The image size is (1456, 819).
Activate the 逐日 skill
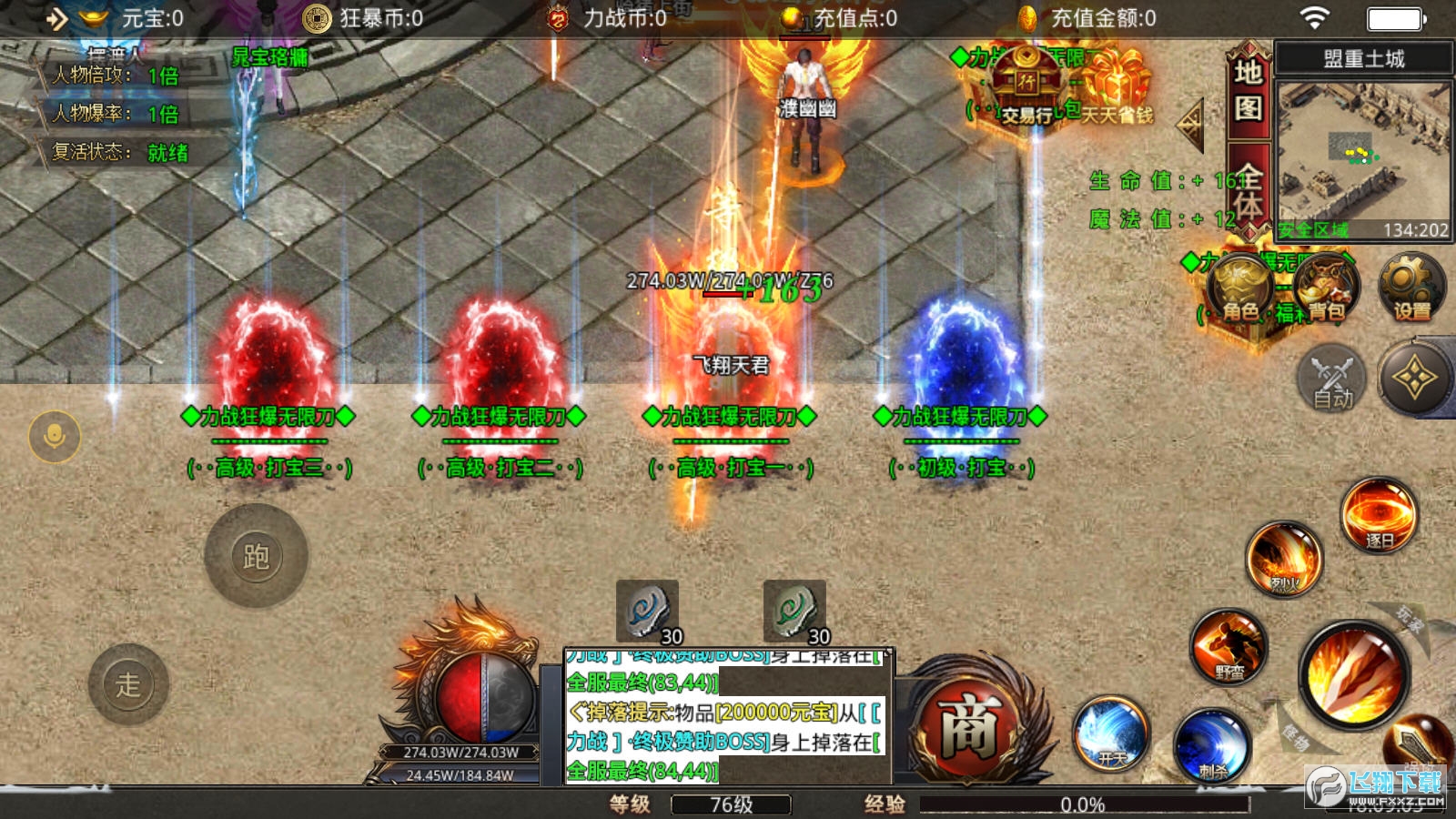(1379, 515)
